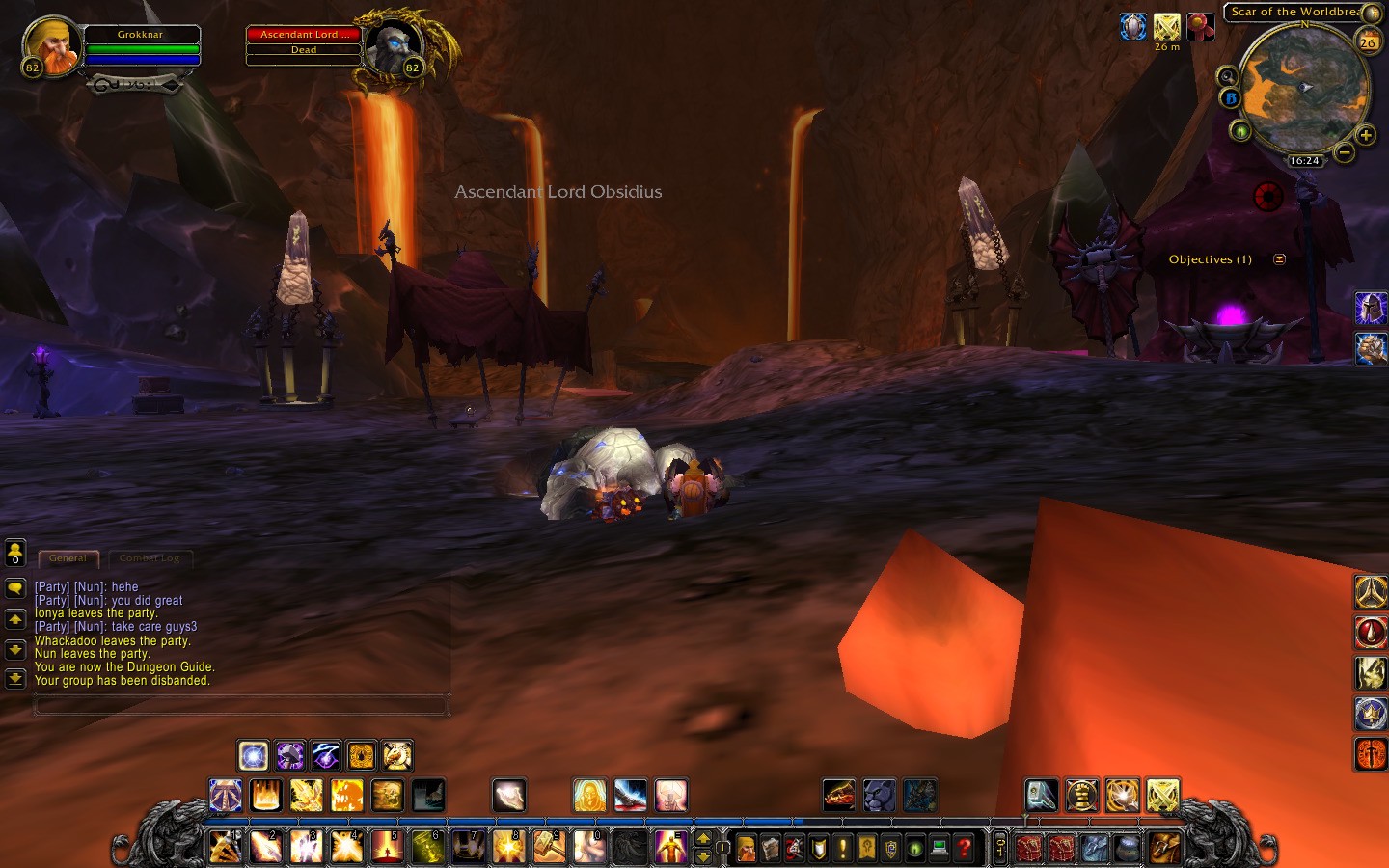Viewport: 1389px width, 868px height.
Task: Page up the main action bar
Action: coord(703,839)
